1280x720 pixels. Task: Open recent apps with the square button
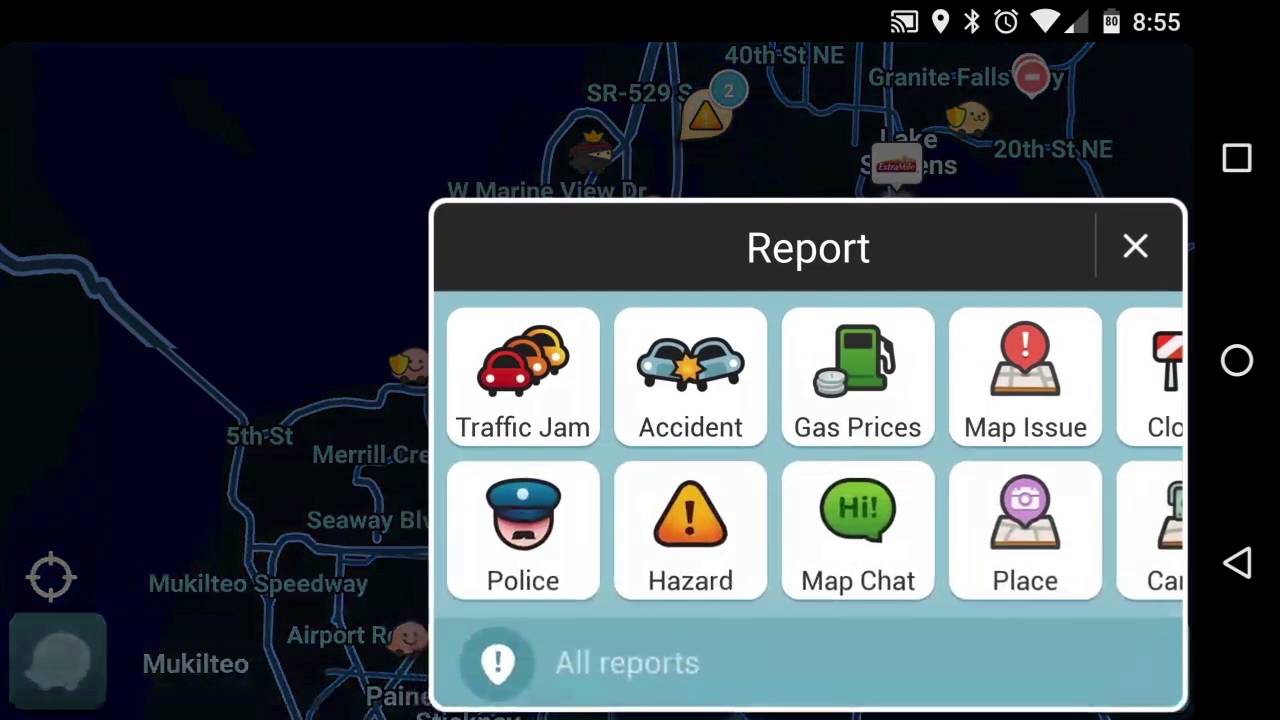pos(1237,158)
